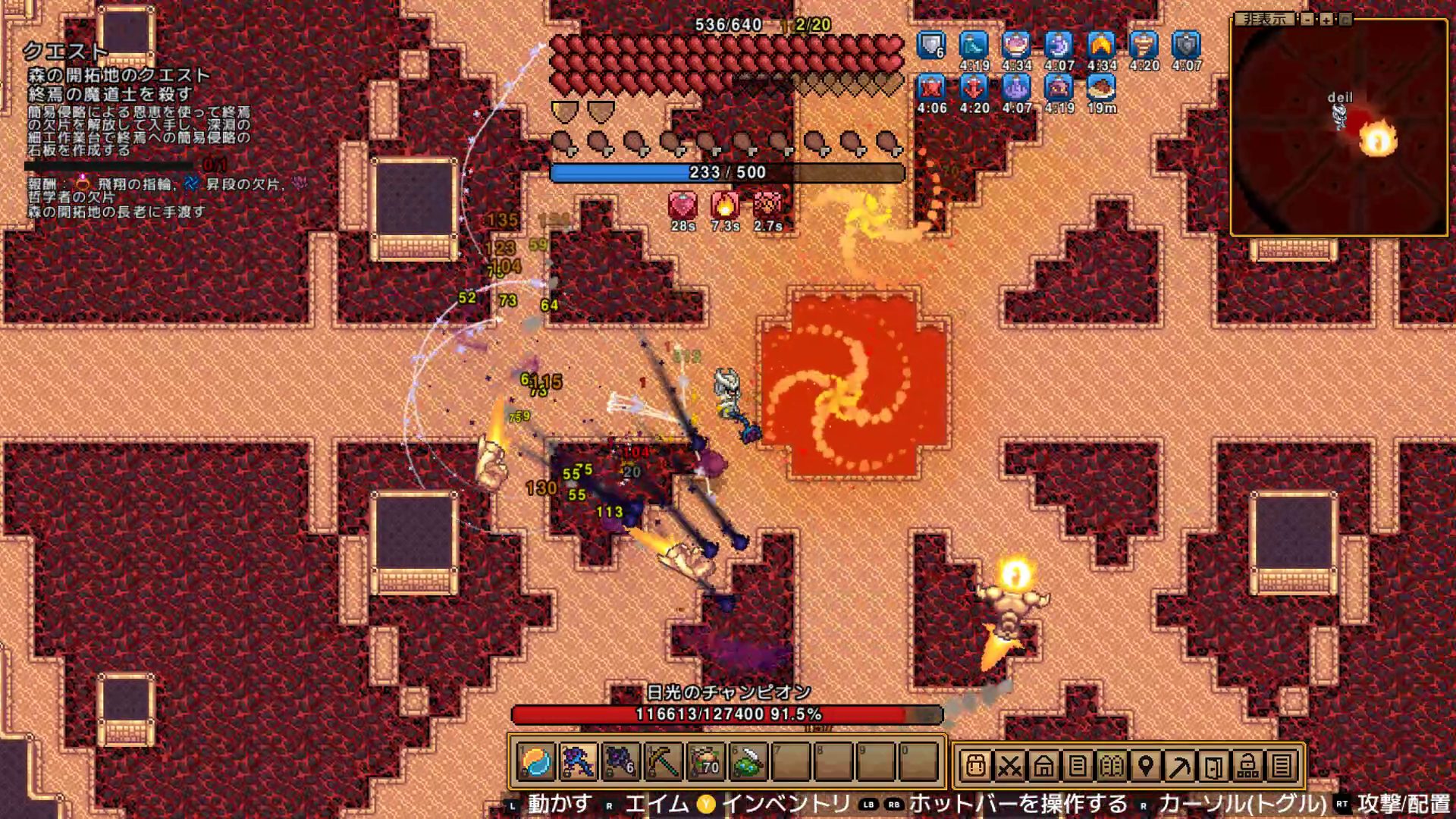Toggle the padlock icon button
This screenshot has width=1456, height=819.
[1247, 767]
